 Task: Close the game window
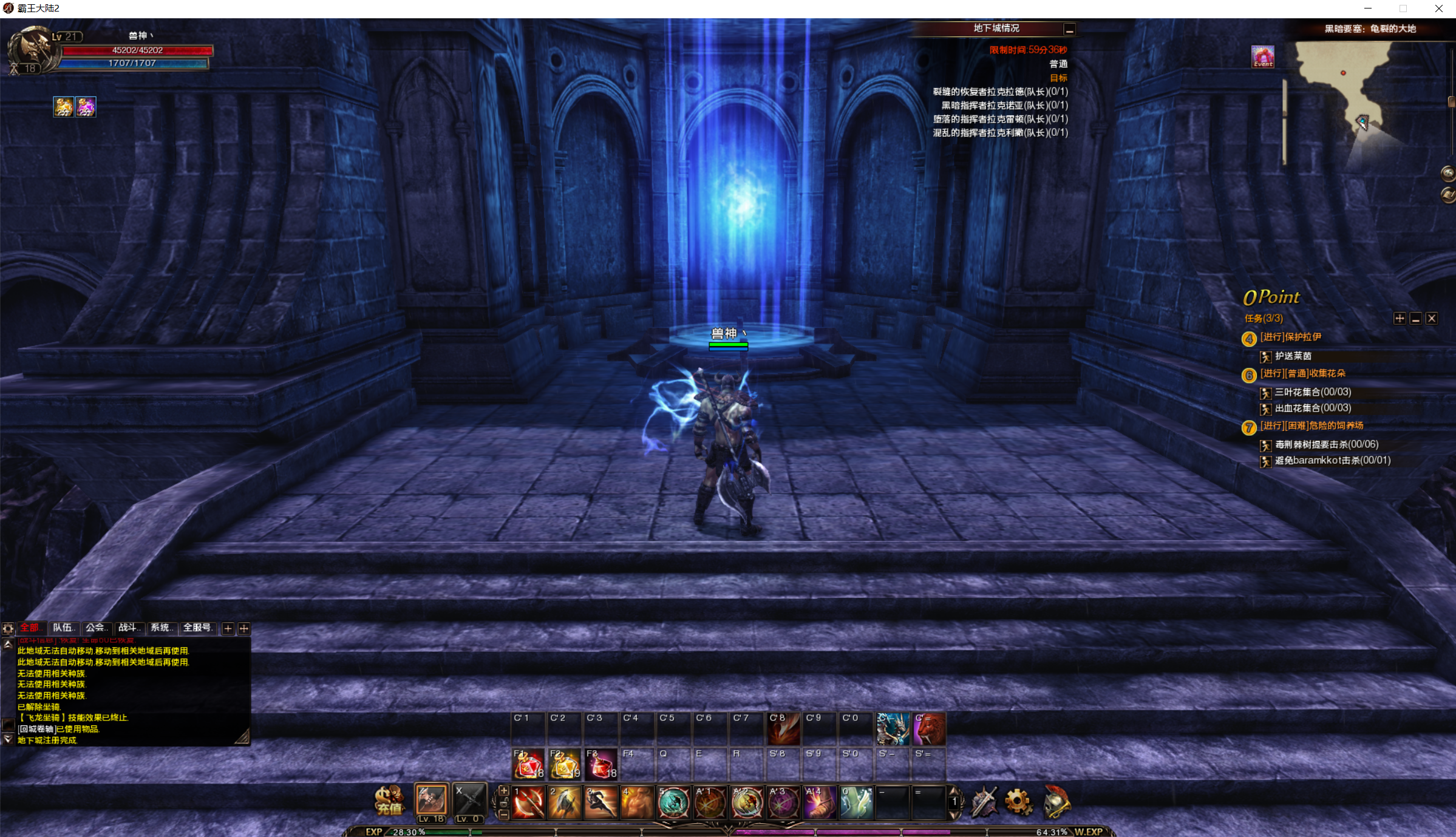click(1438, 8)
